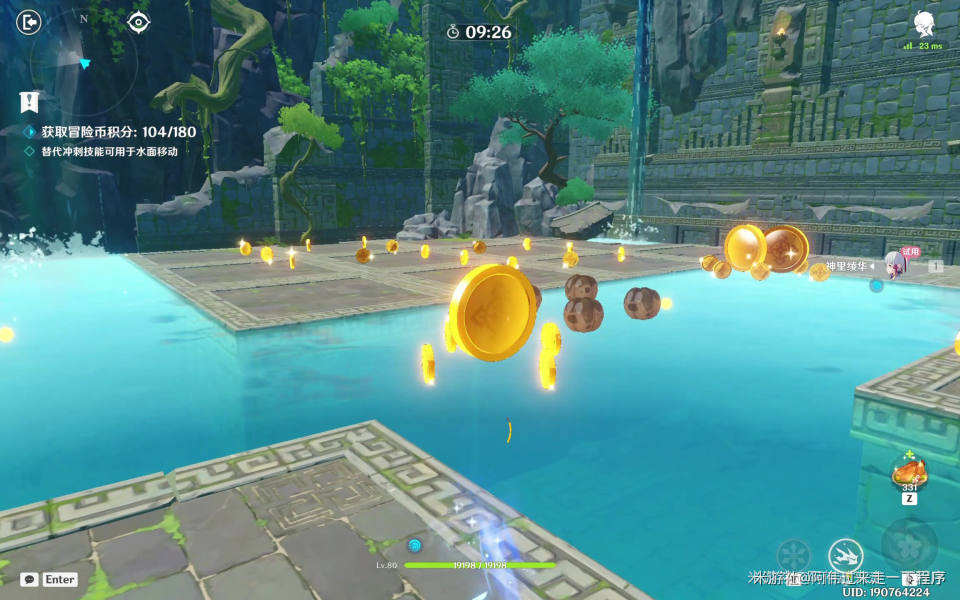Open the map from the circular minimap
The height and width of the screenshot is (600, 960).
[83, 62]
